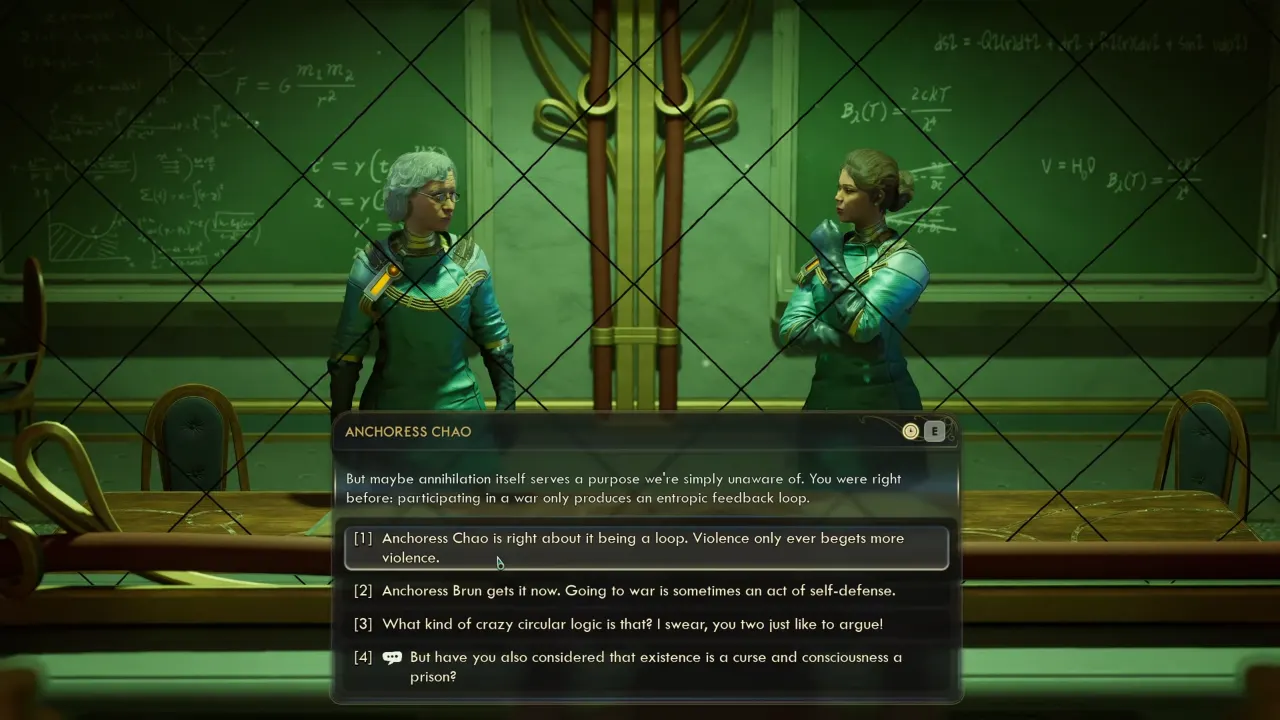The width and height of the screenshot is (1280, 720).
Task: Click the dialogue subtitle text about annihilation
Action: point(620,488)
